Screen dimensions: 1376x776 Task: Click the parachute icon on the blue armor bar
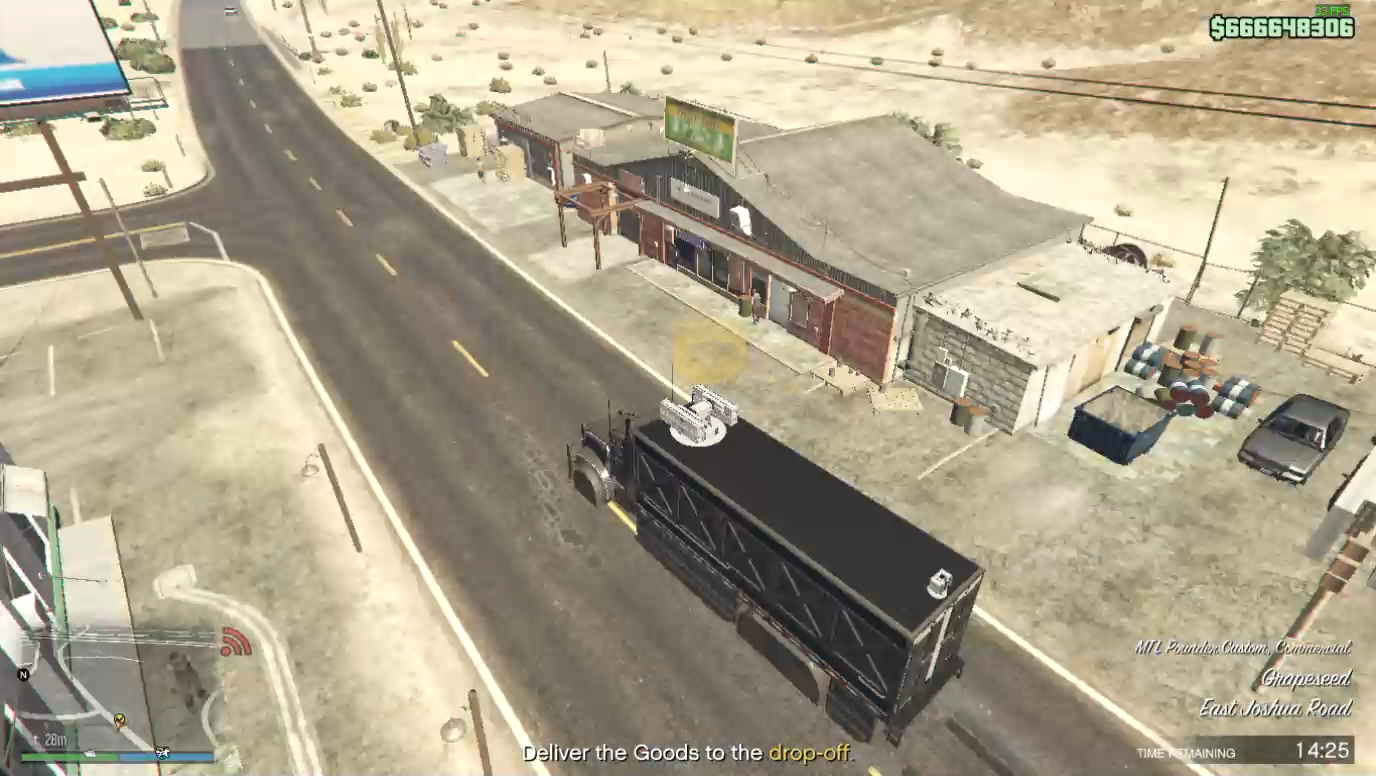(161, 754)
